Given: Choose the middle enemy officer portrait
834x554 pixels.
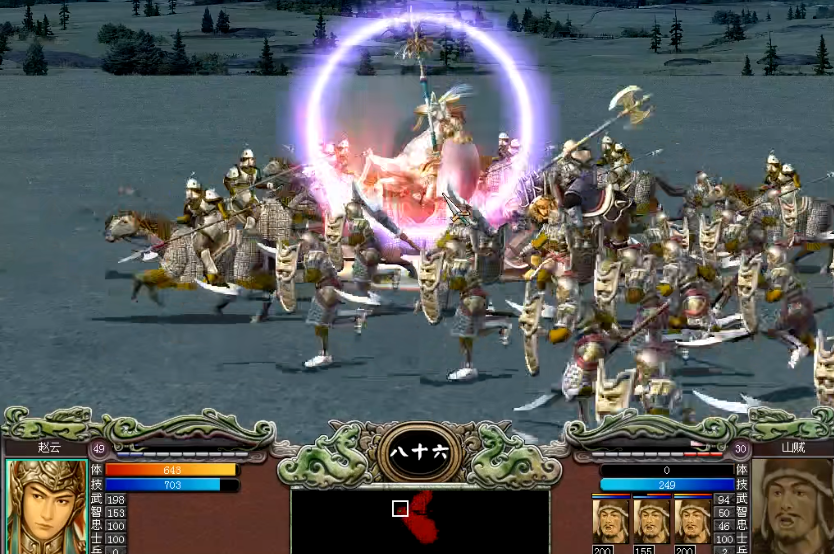Looking at the screenshot, I should click(x=651, y=519).
